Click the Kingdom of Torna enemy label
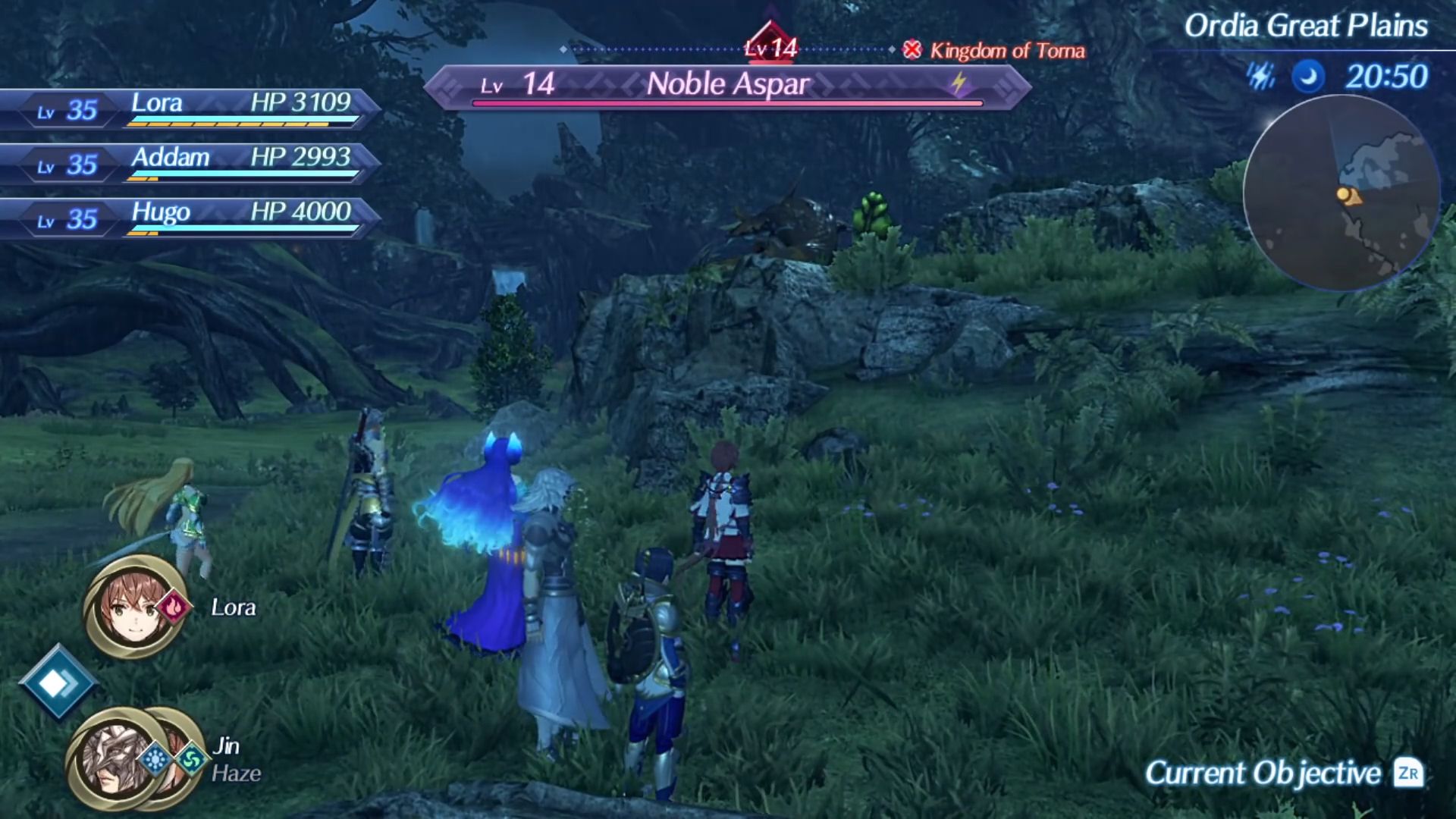Screen dimensions: 1456x819 click(995, 51)
